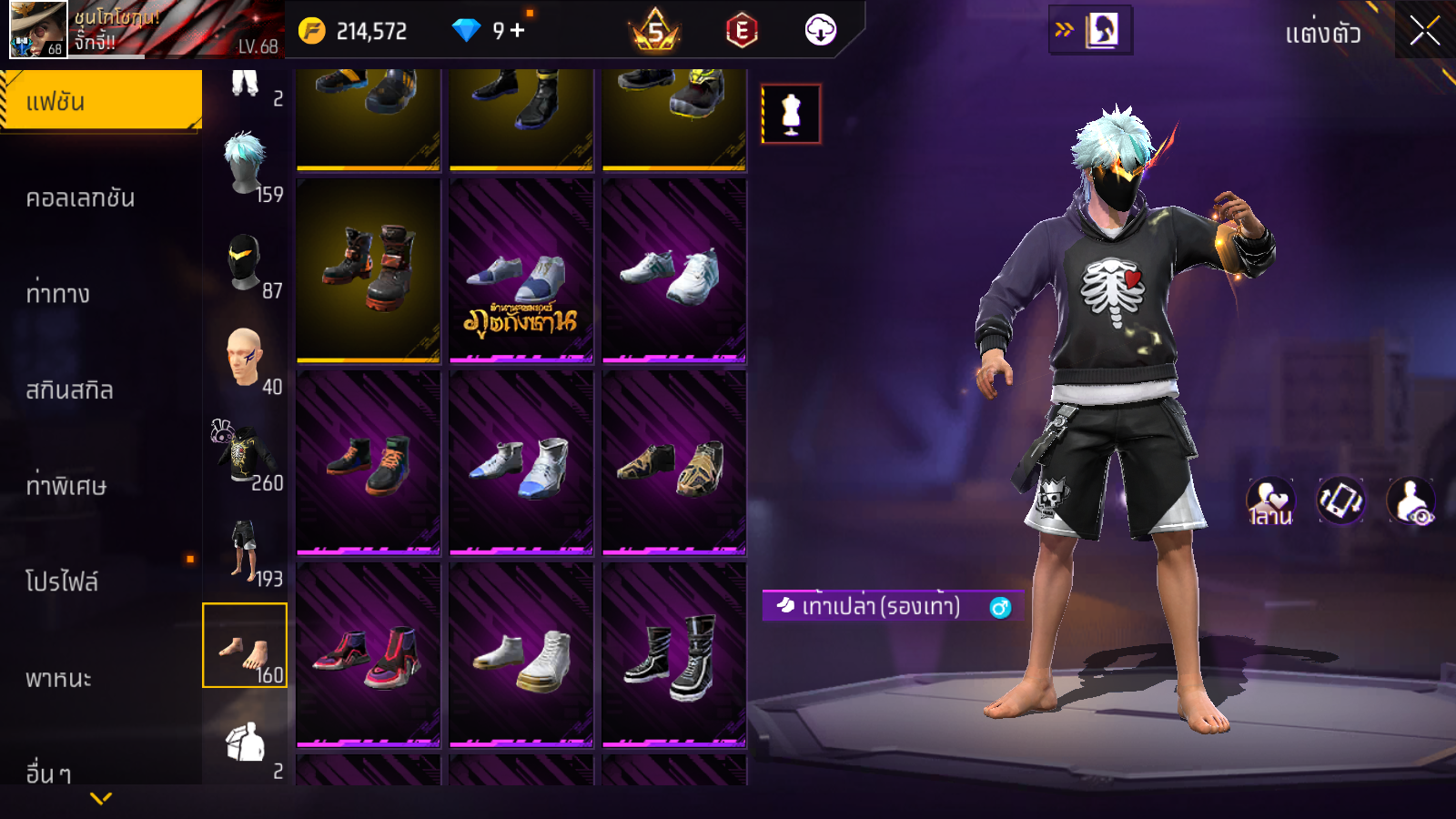Screen dimensions: 1456x819
Task: Select the แฟชัน menu tab
Action: click(x=100, y=102)
